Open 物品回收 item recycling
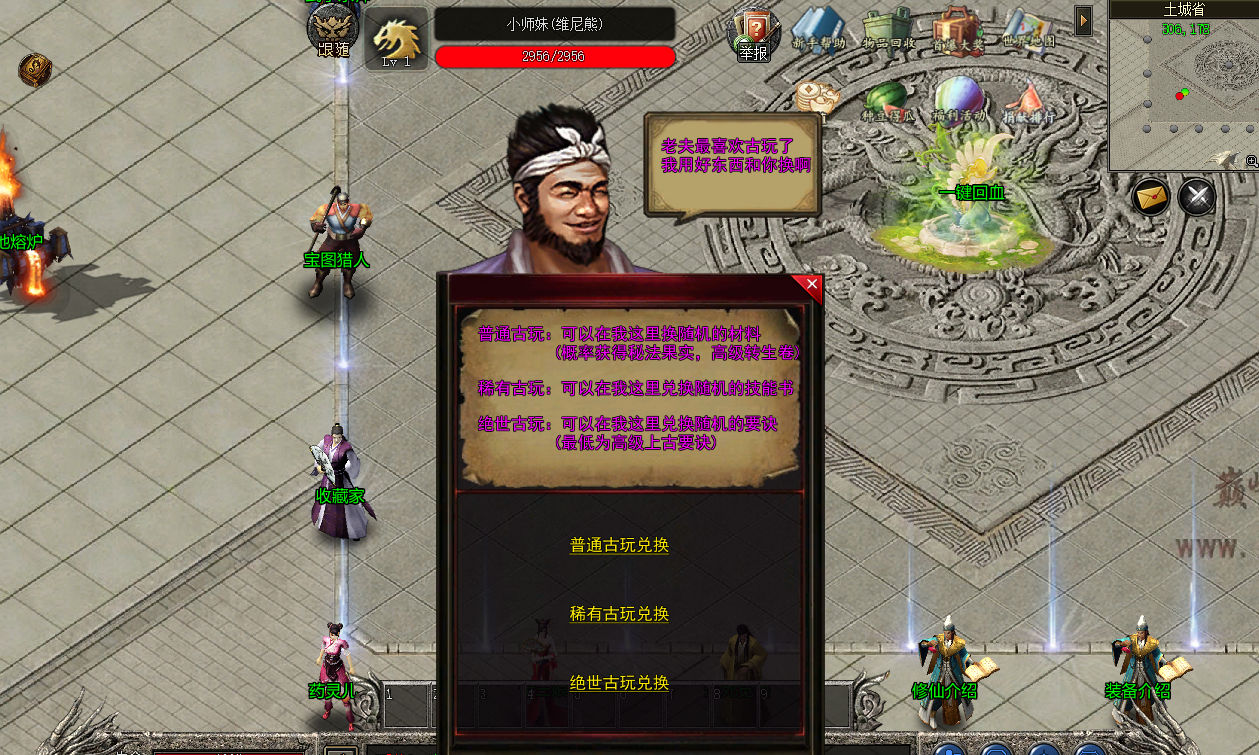Viewport: 1259px width, 755px height. [887, 32]
